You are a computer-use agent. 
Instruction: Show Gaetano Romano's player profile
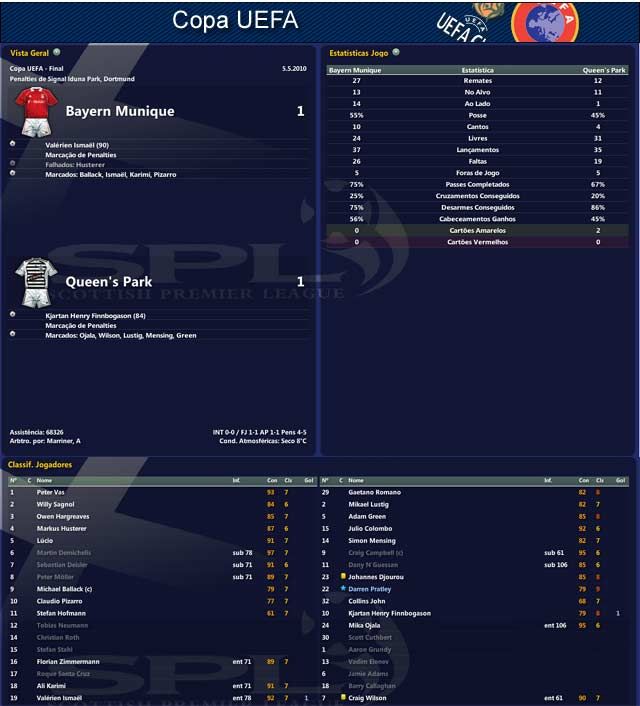coord(374,493)
